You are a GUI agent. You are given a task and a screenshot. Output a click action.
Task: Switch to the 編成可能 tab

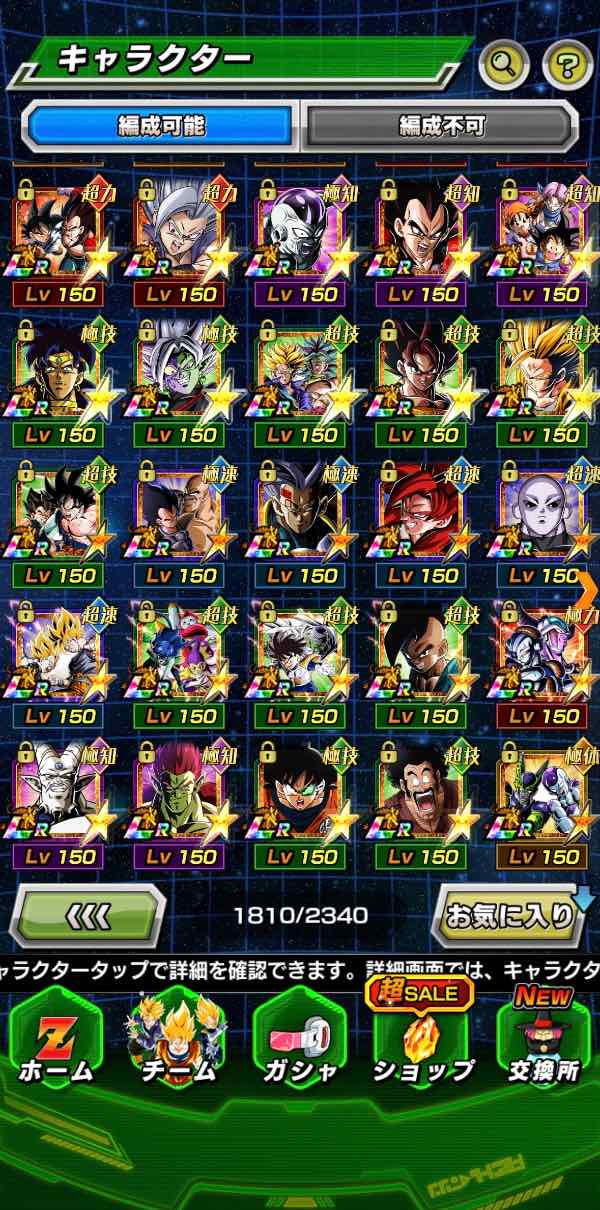click(x=160, y=126)
